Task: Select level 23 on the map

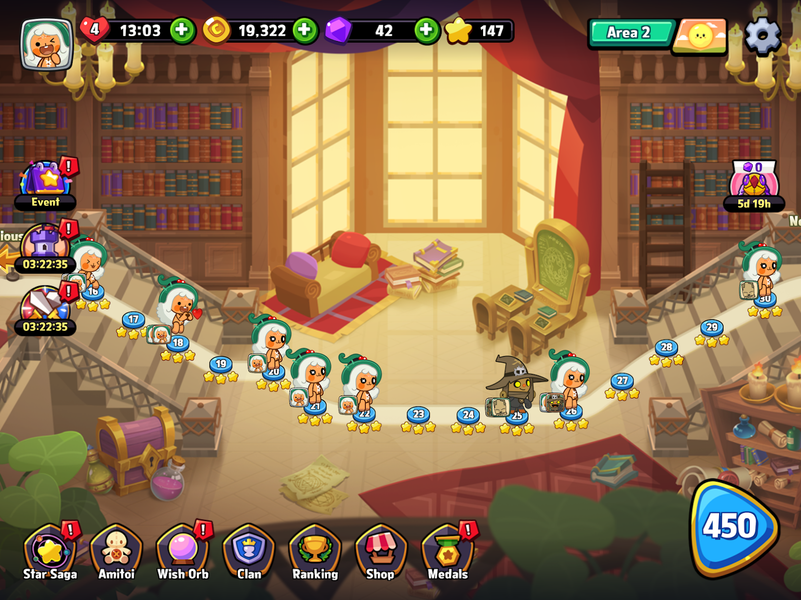Action: coord(418,415)
